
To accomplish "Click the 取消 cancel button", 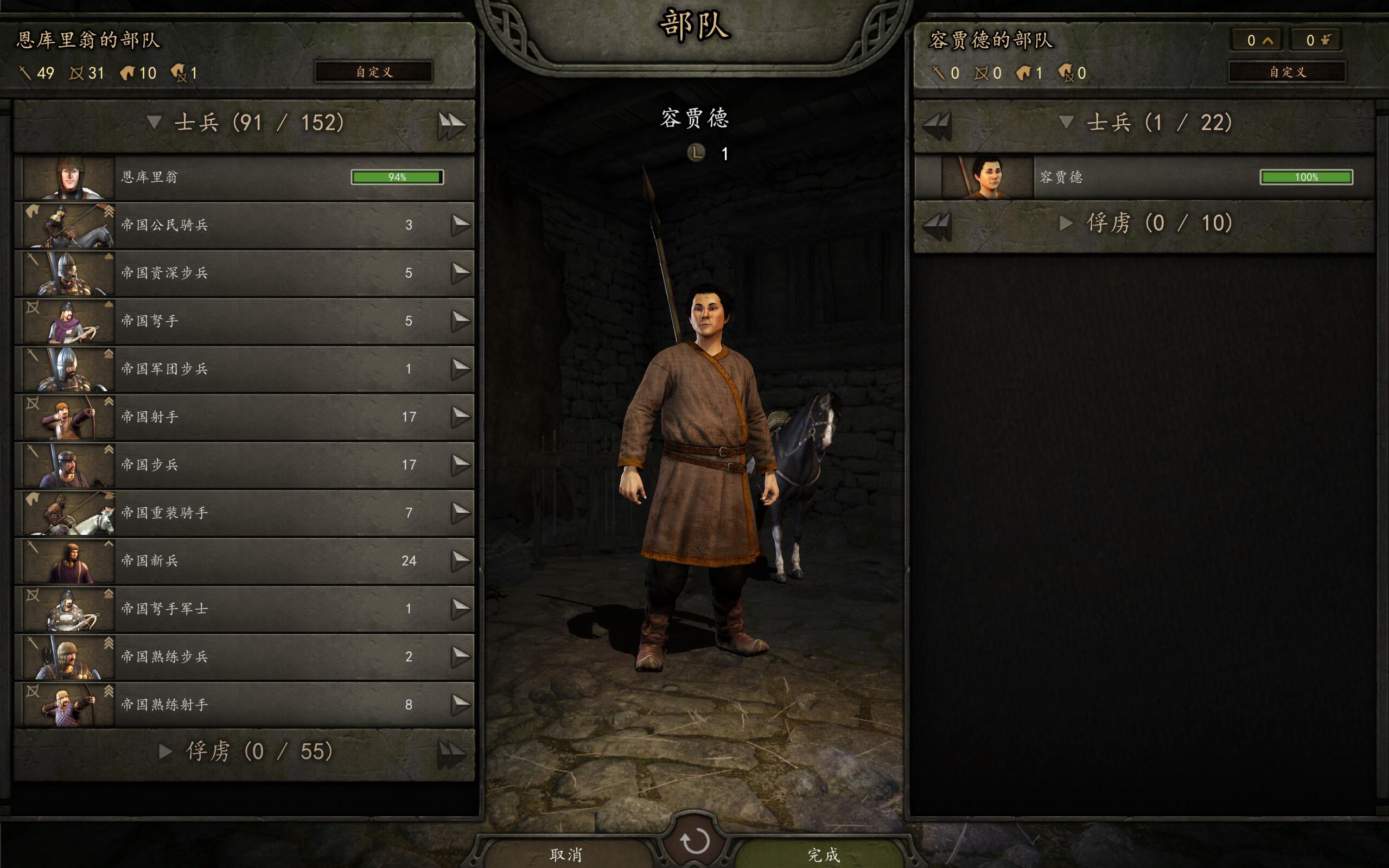I will point(565,854).
